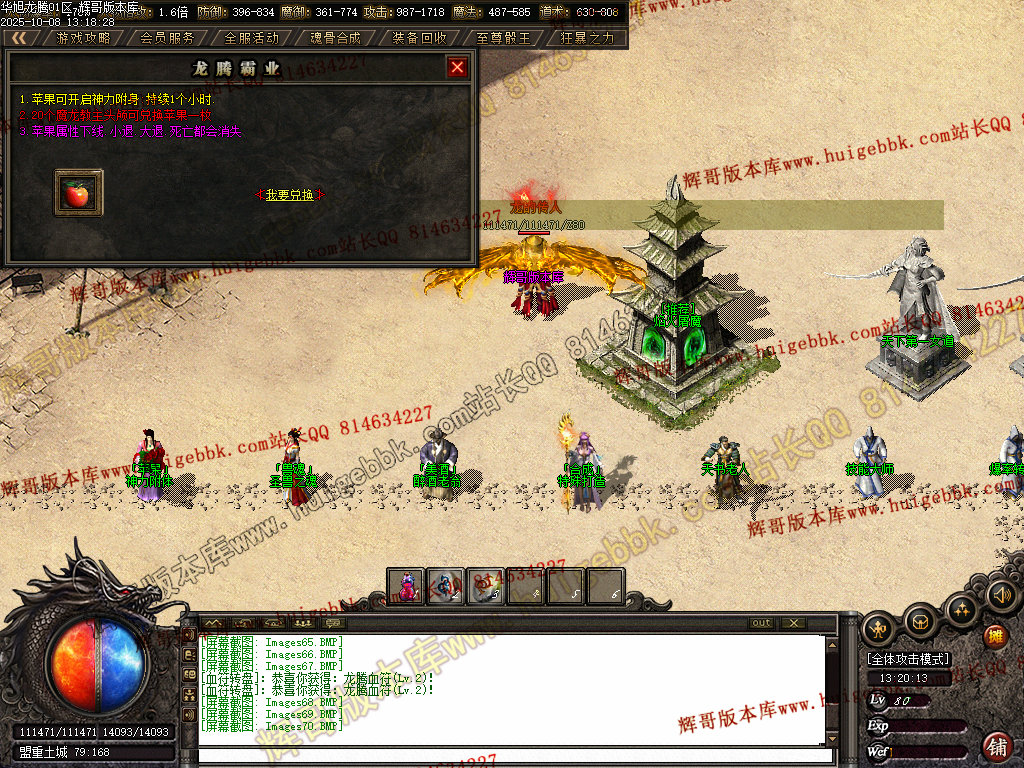Open the 游戏攻略 game guide menu
Screen dimensions: 1024x768
(83, 38)
